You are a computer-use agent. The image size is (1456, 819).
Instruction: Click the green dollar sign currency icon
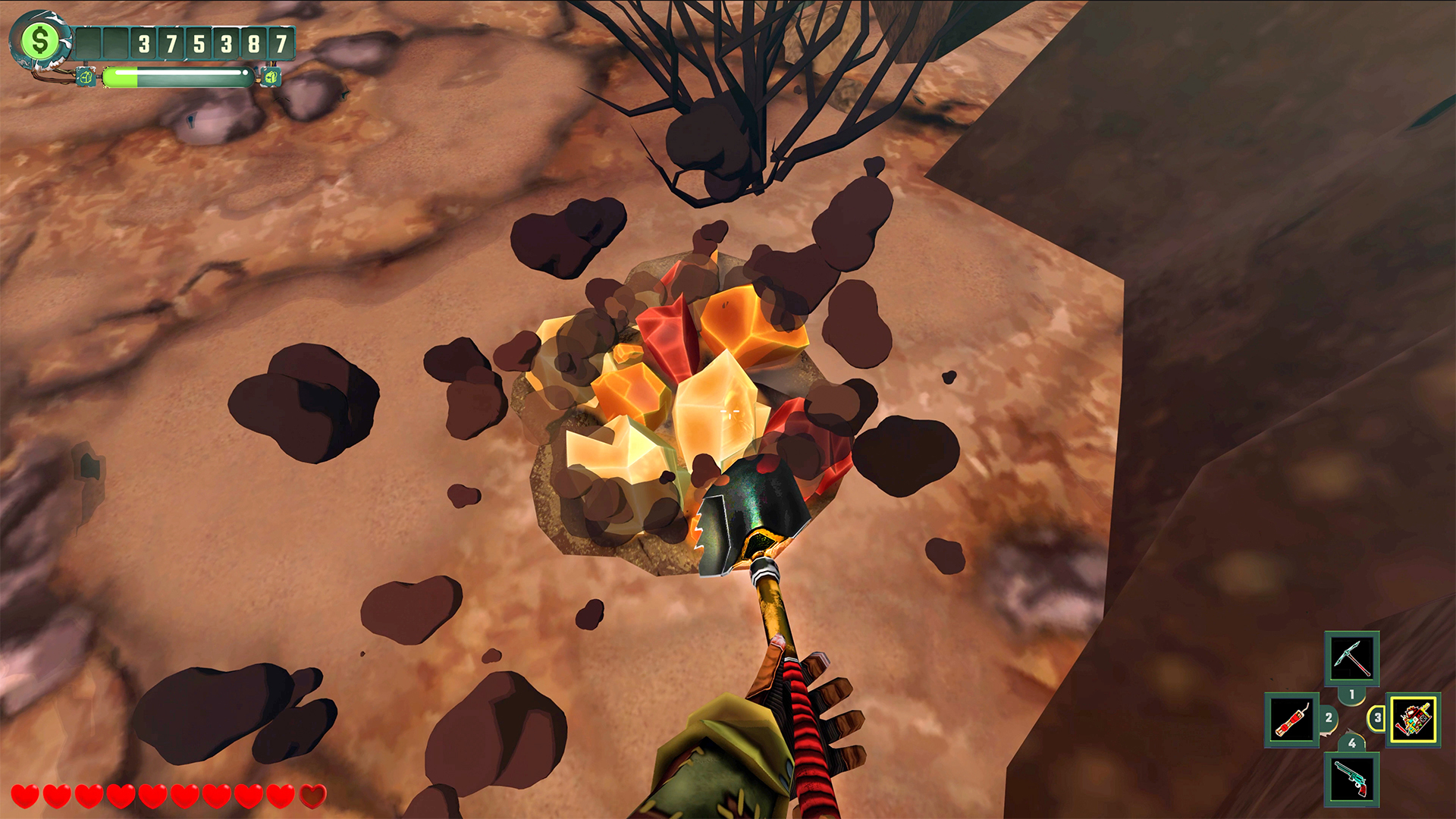pyautogui.click(x=39, y=41)
